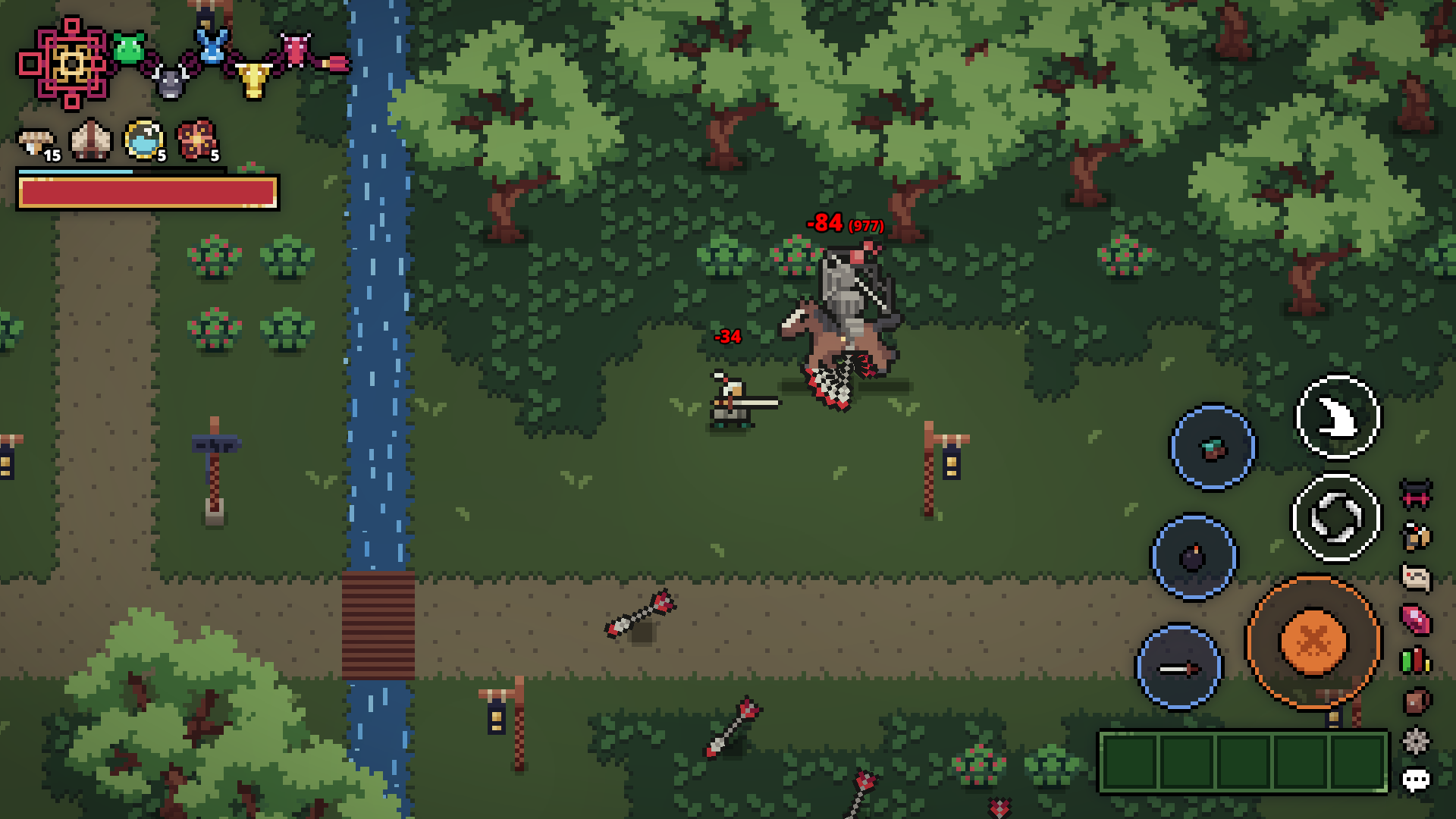The image size is (1456, 819).
Task: Select the seed pouch ability circle
Action: coord(1213,446)
